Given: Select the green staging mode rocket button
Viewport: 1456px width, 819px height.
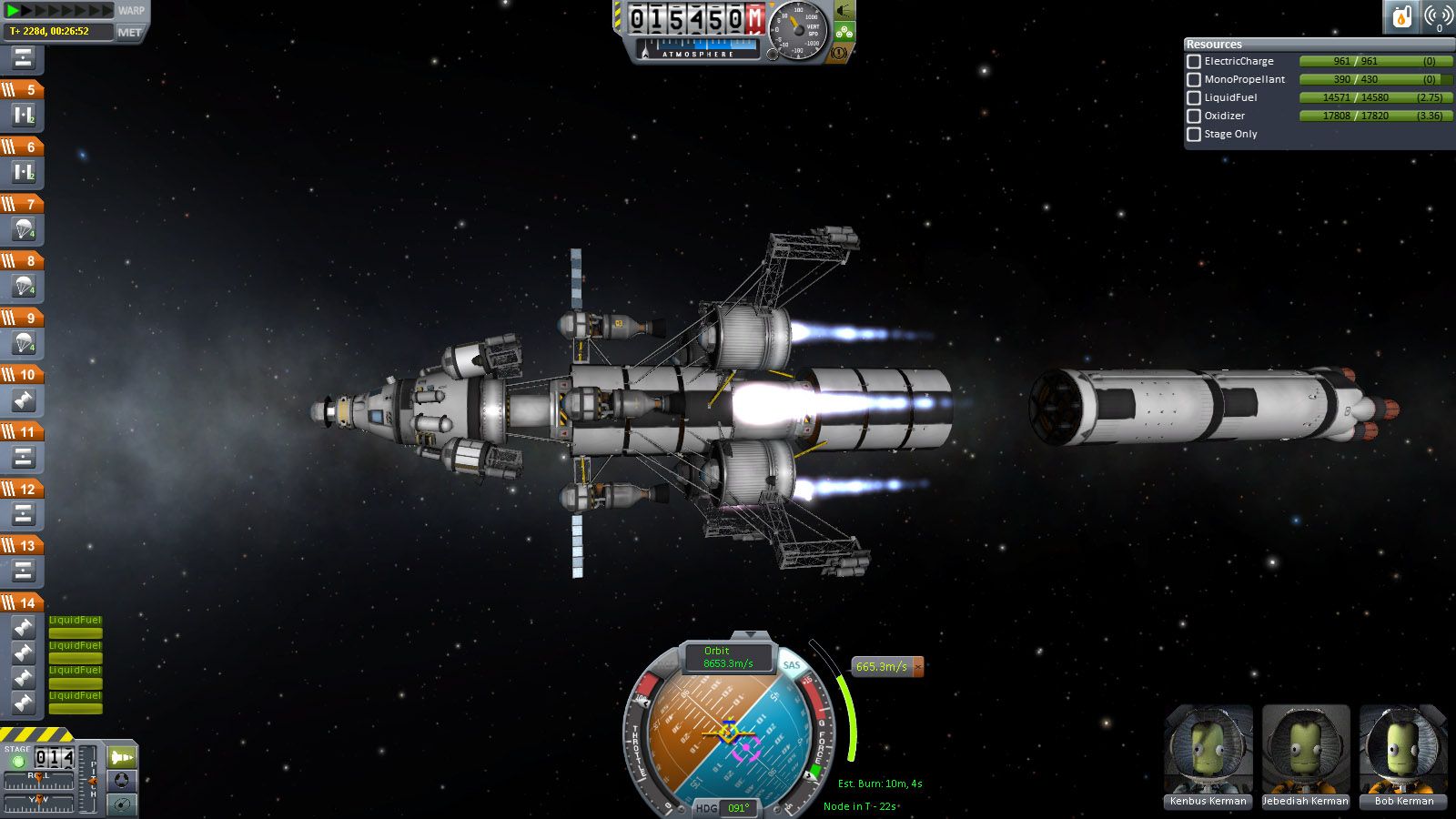Looking at the screenshot, I should click(122, 757).
